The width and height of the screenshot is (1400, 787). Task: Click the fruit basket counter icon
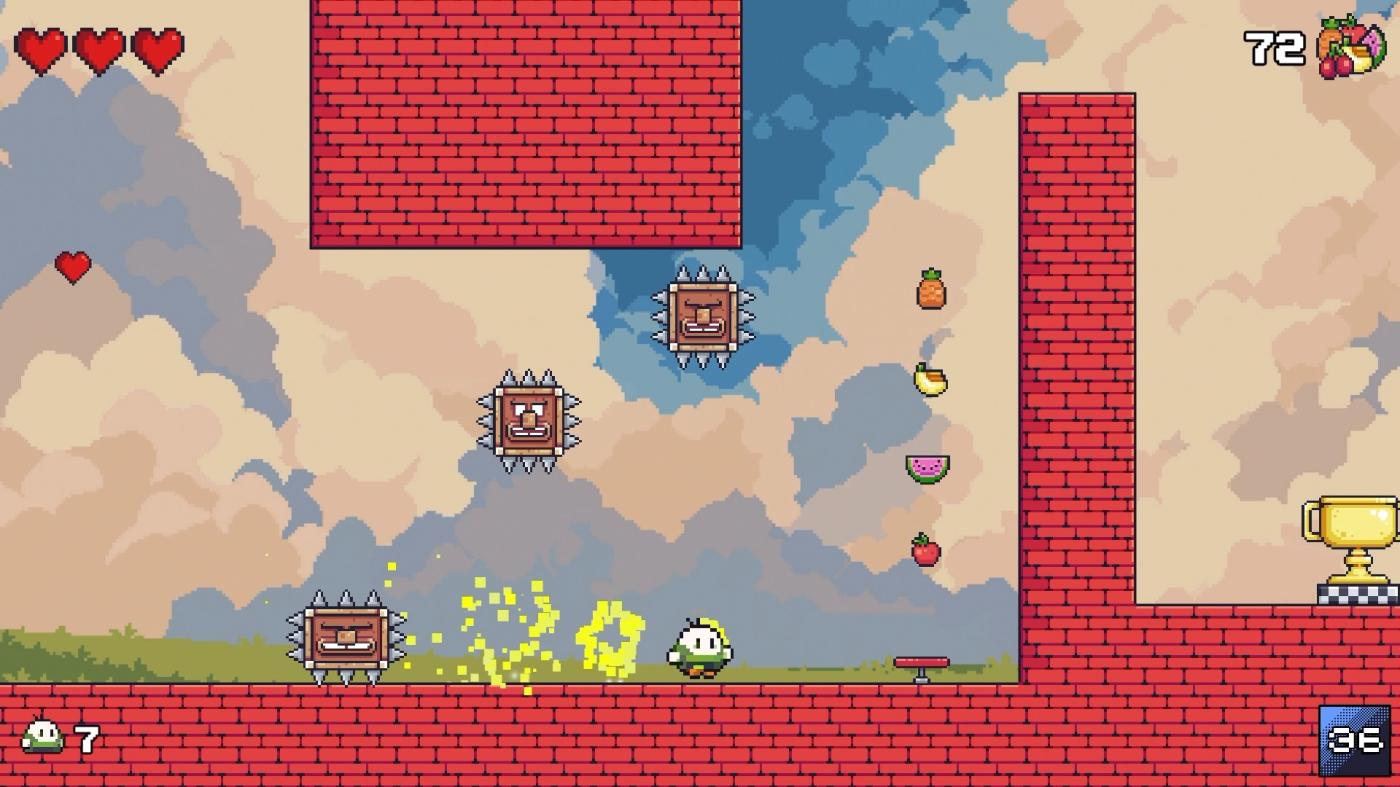coord(1350,45)
